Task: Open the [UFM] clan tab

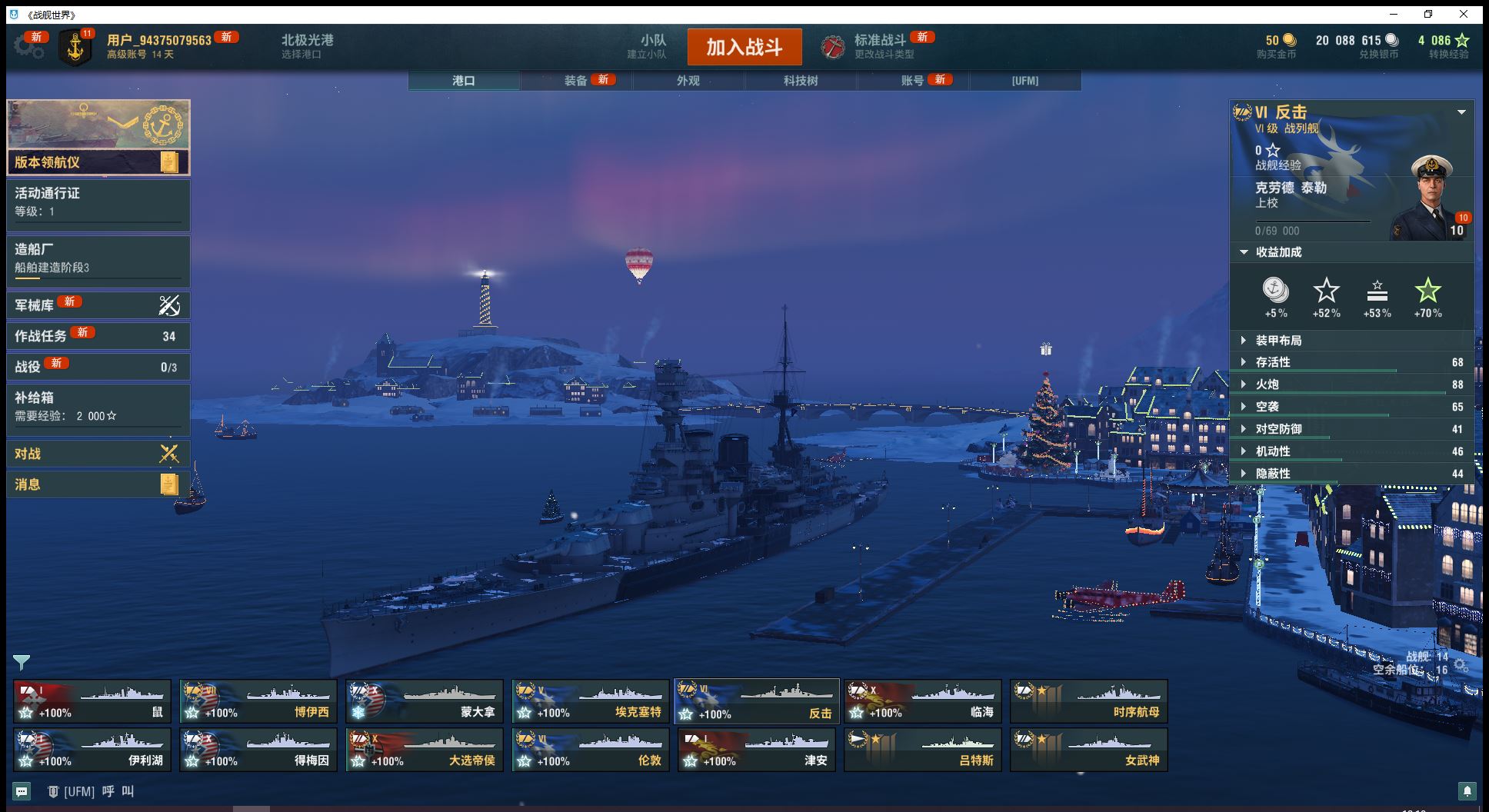Action: point(1025,81)
